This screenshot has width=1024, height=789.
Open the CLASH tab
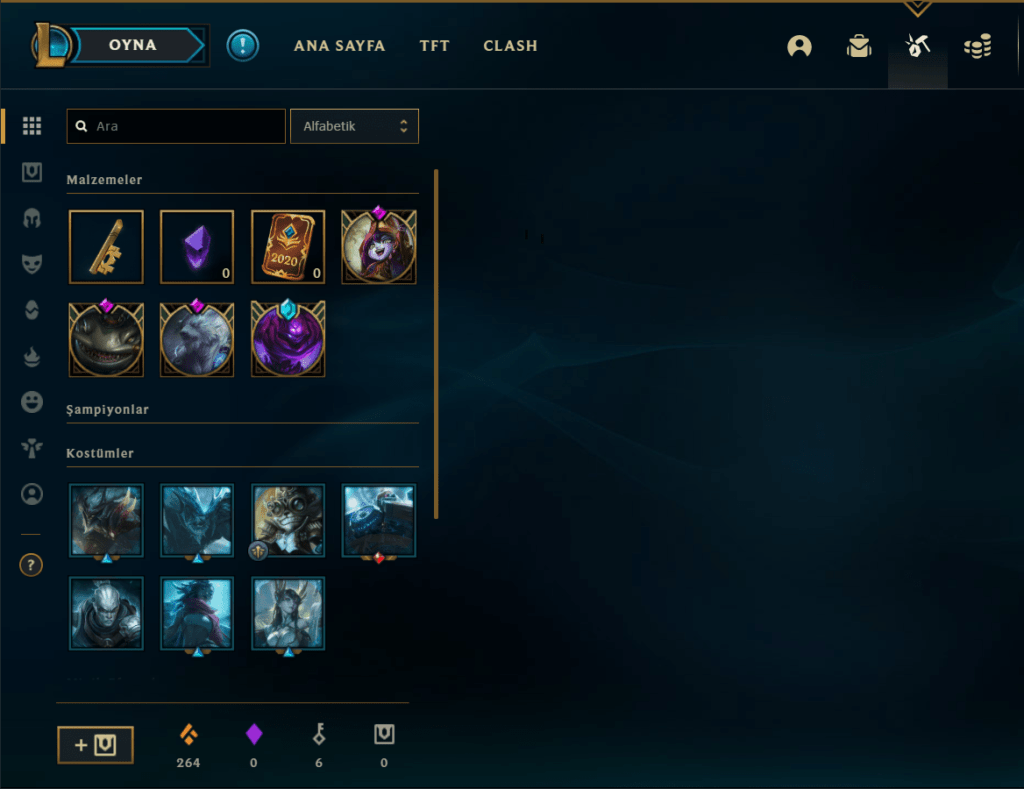point(510,46)
